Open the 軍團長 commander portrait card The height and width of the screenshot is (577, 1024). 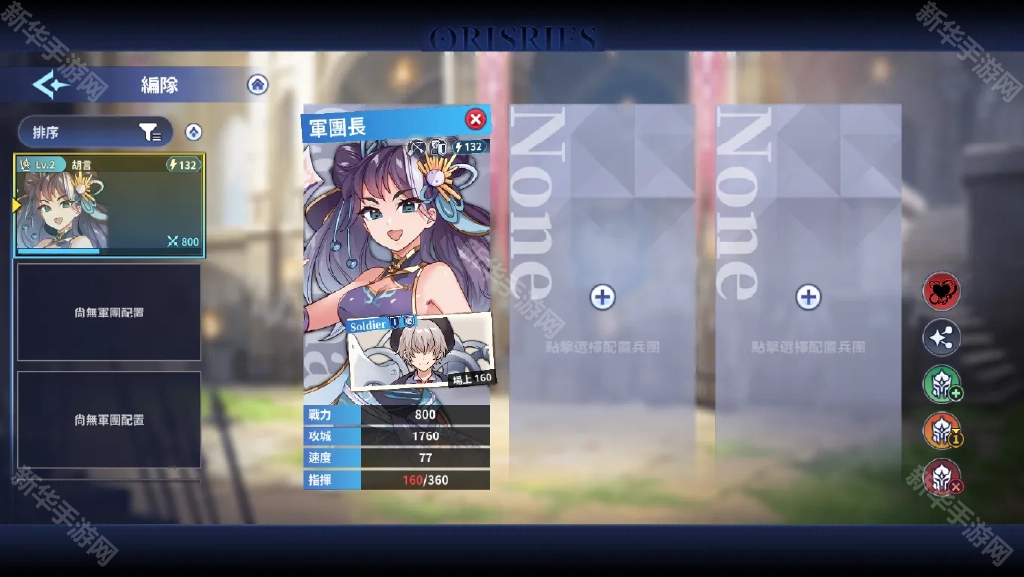[397, 230]
